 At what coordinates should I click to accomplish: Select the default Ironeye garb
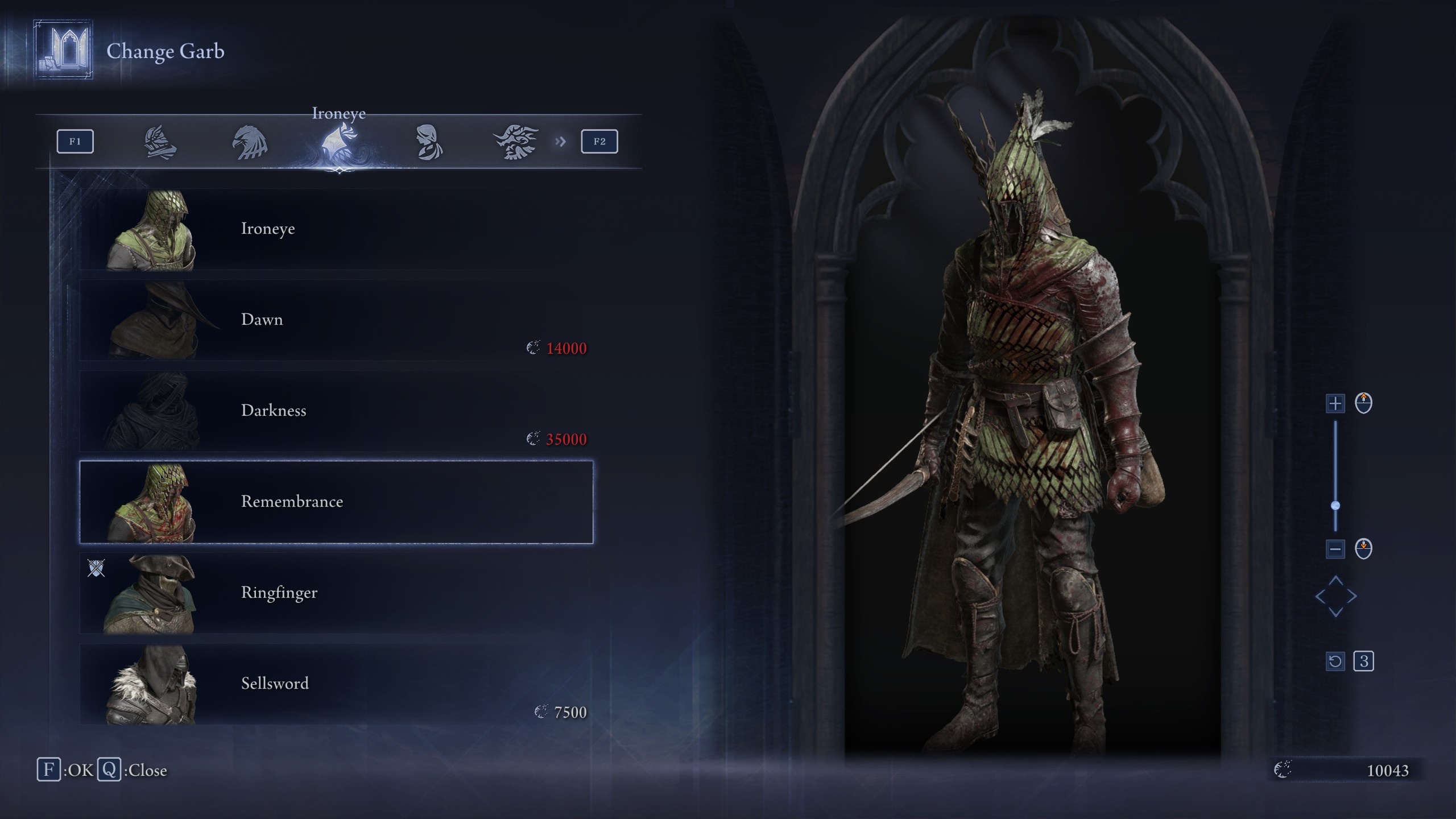click(336, 229)
